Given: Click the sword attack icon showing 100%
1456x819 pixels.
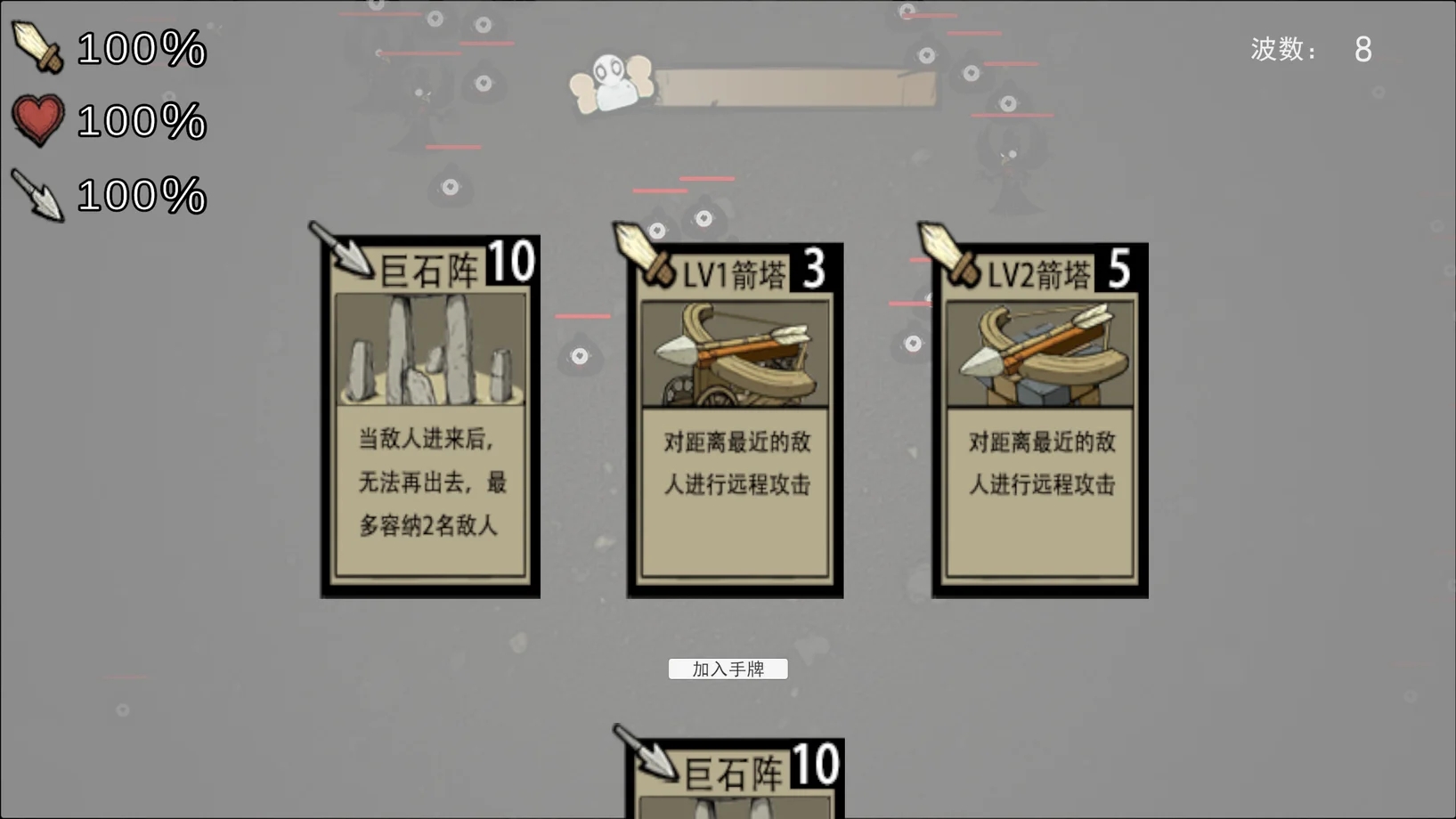Looking at the screenshot, I should tap(36, 49).
